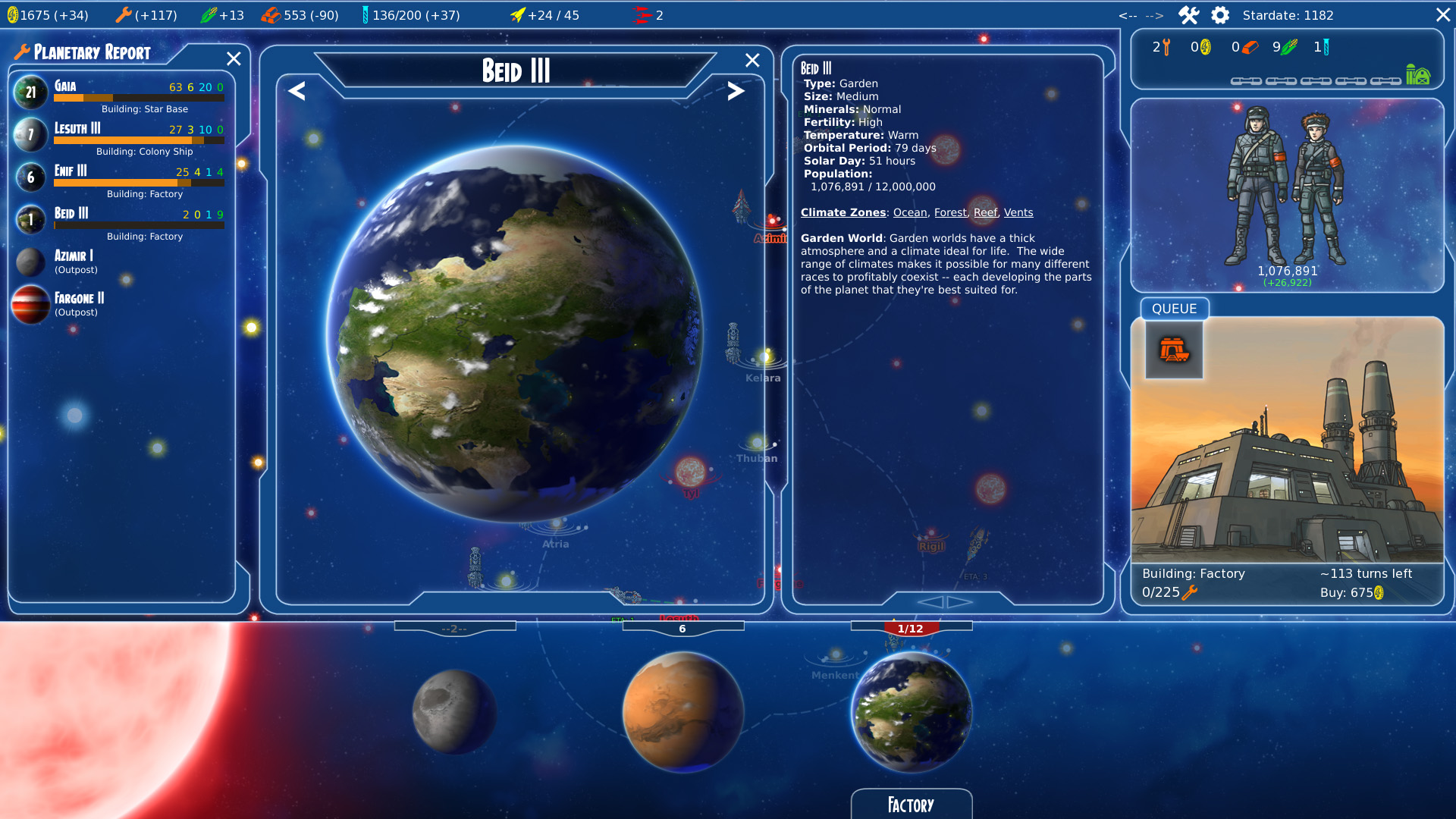Click the Factory label button

(911, 805)
